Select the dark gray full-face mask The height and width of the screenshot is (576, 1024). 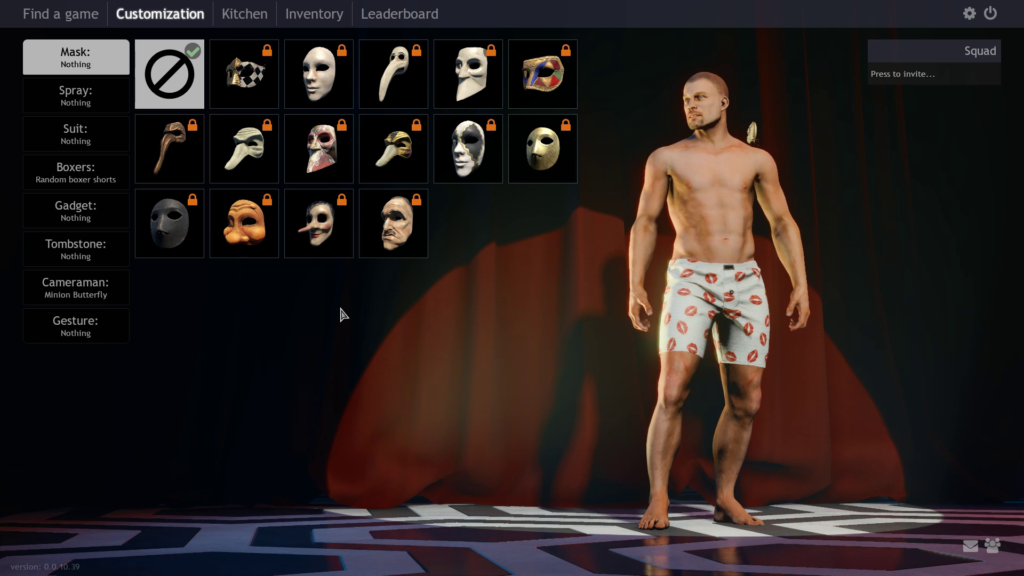click(169, 224)
